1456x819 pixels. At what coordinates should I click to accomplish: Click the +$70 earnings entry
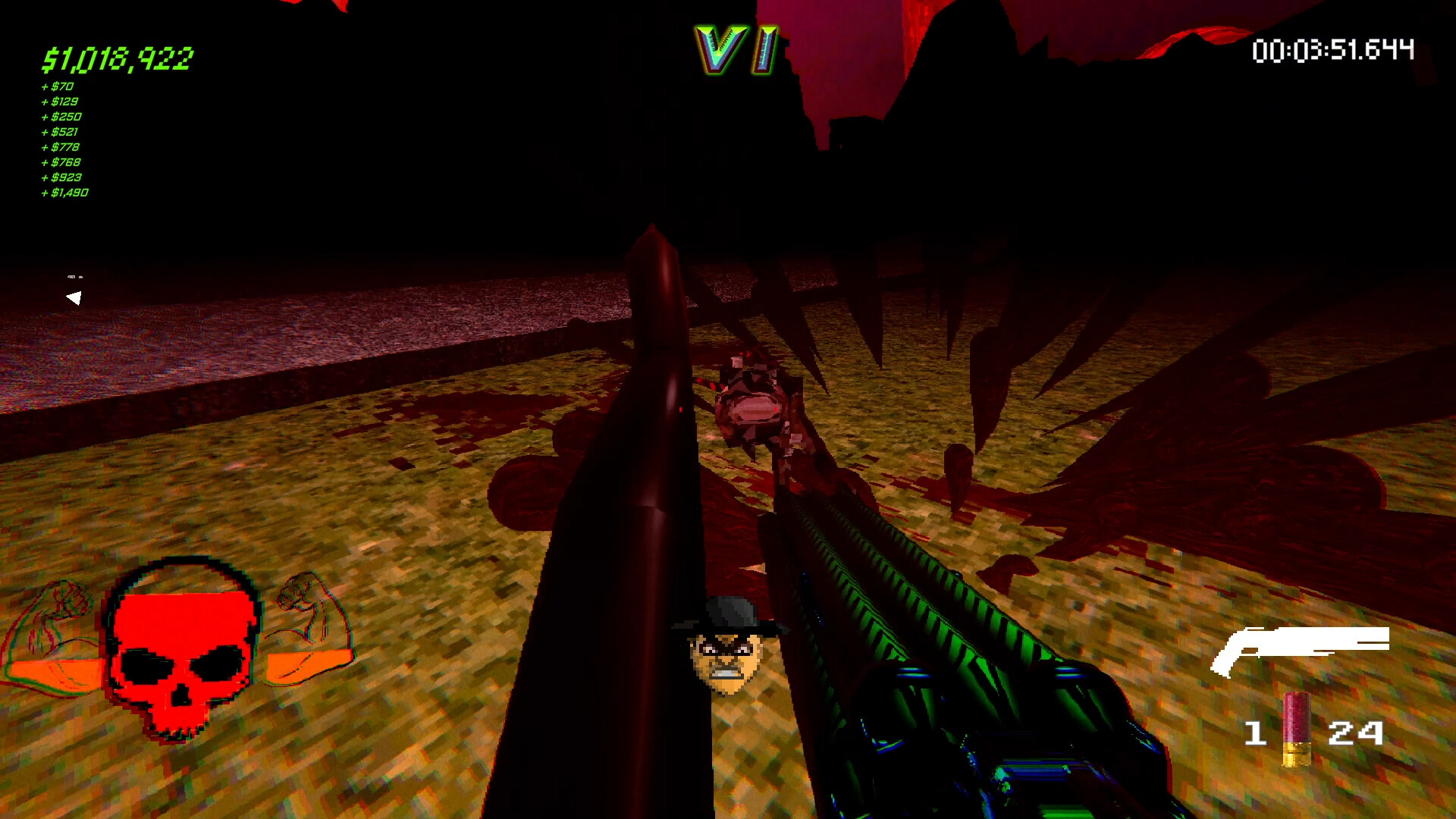(58, 86)
